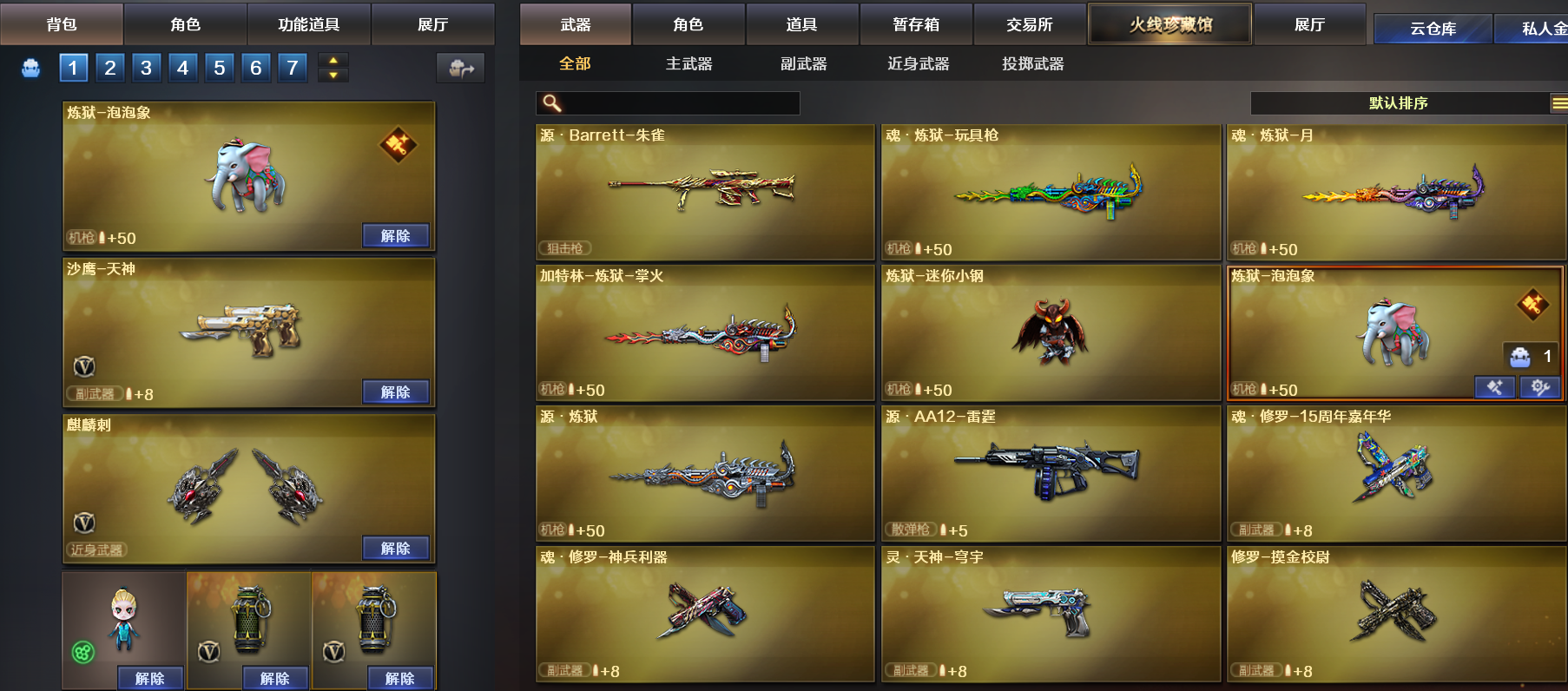Choose the 源·AA12-雷霆 shotgun

coord(1050,473)
